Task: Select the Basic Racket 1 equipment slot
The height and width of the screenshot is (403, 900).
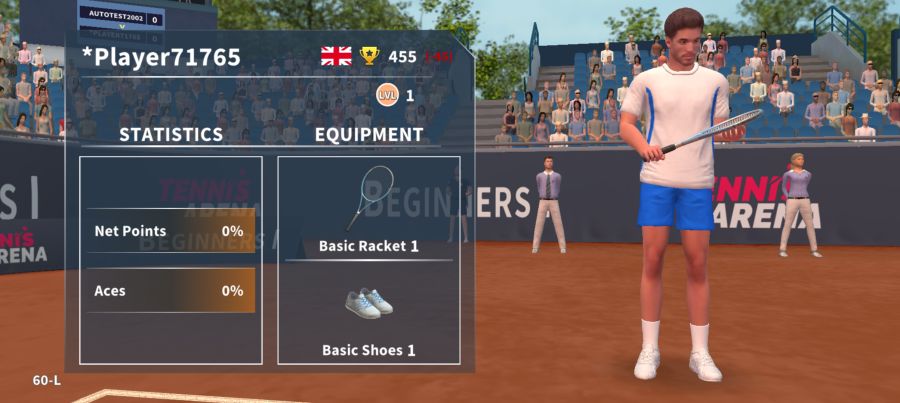Action: coord(368,208)
